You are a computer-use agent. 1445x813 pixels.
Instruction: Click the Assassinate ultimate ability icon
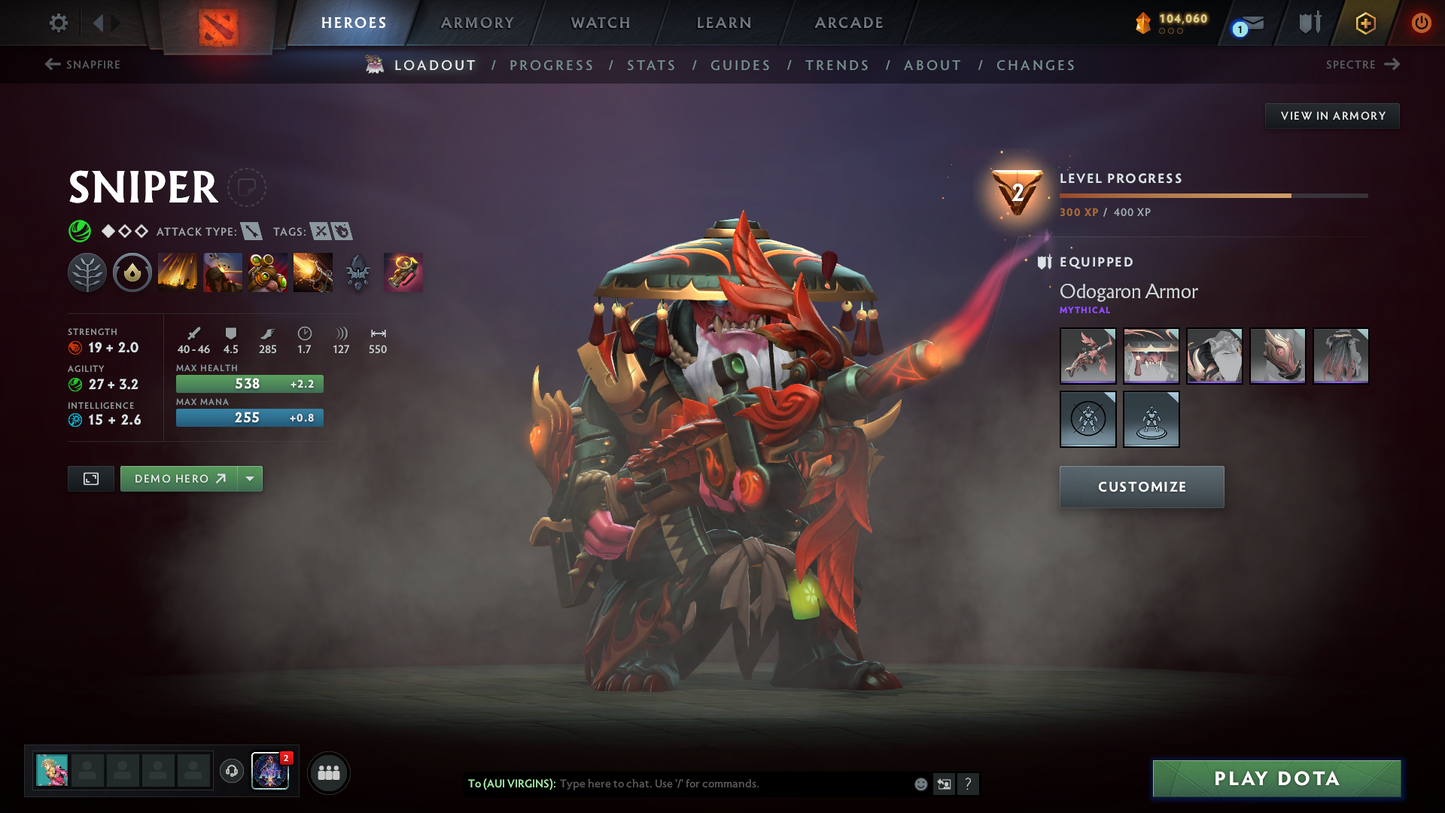313,271
